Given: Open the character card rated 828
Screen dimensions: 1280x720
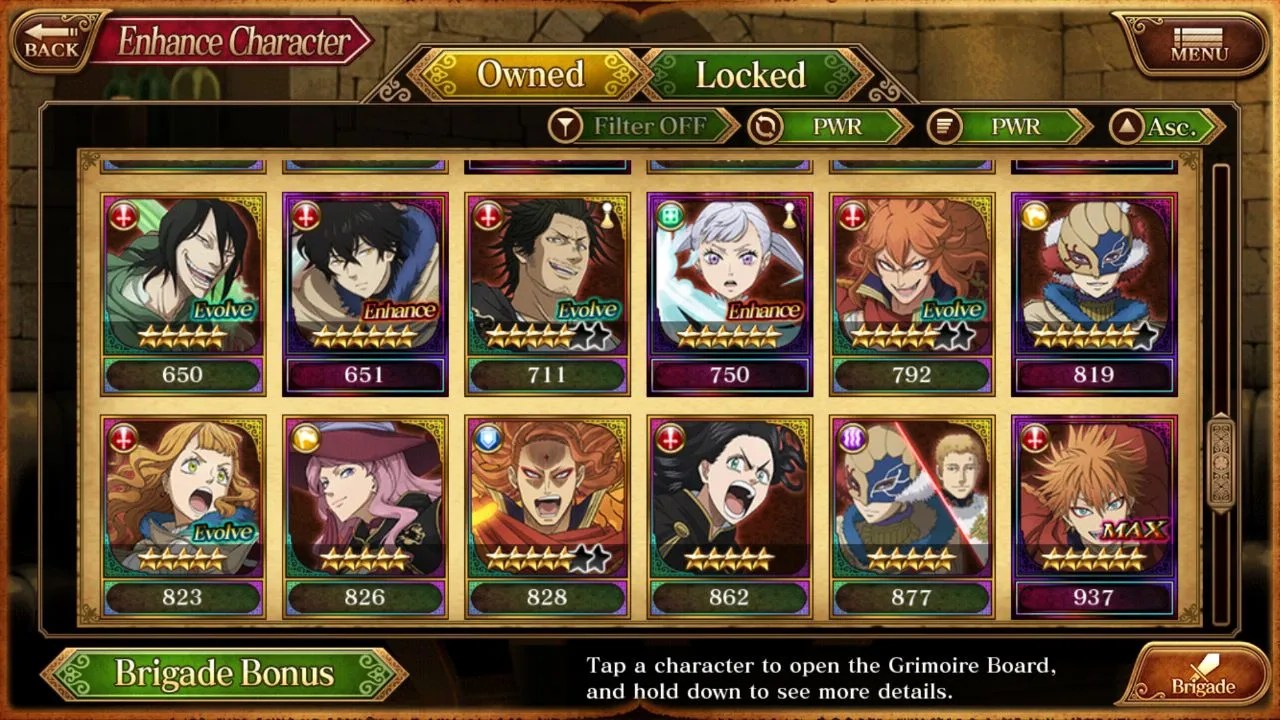Looking at the screenshot, I should pyautogui.click(x=547, y=512).
